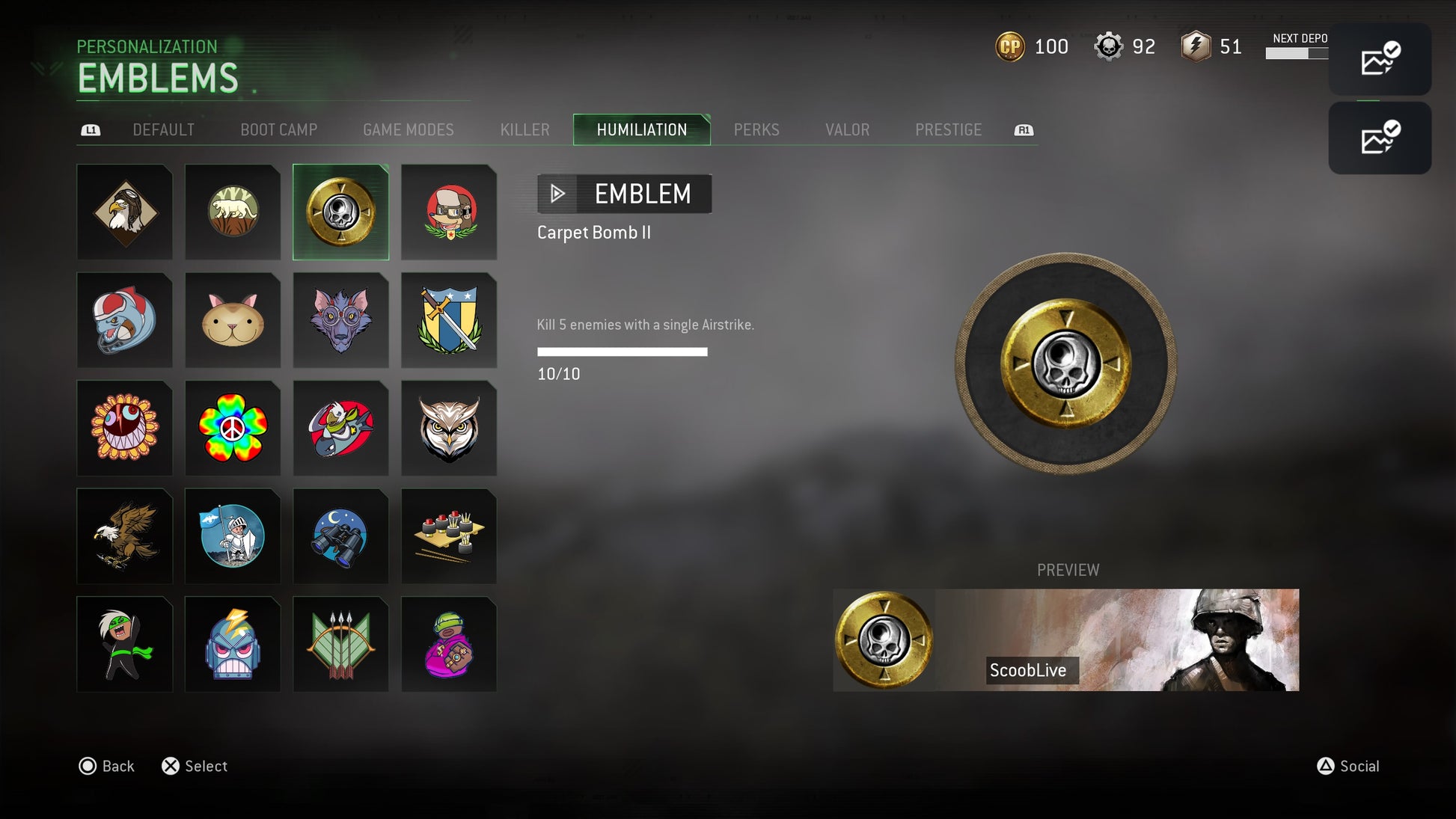This screenshot has width=1456, height=819.
Task: Choose the angry blue robot emblem
Action: coord(233,644)
